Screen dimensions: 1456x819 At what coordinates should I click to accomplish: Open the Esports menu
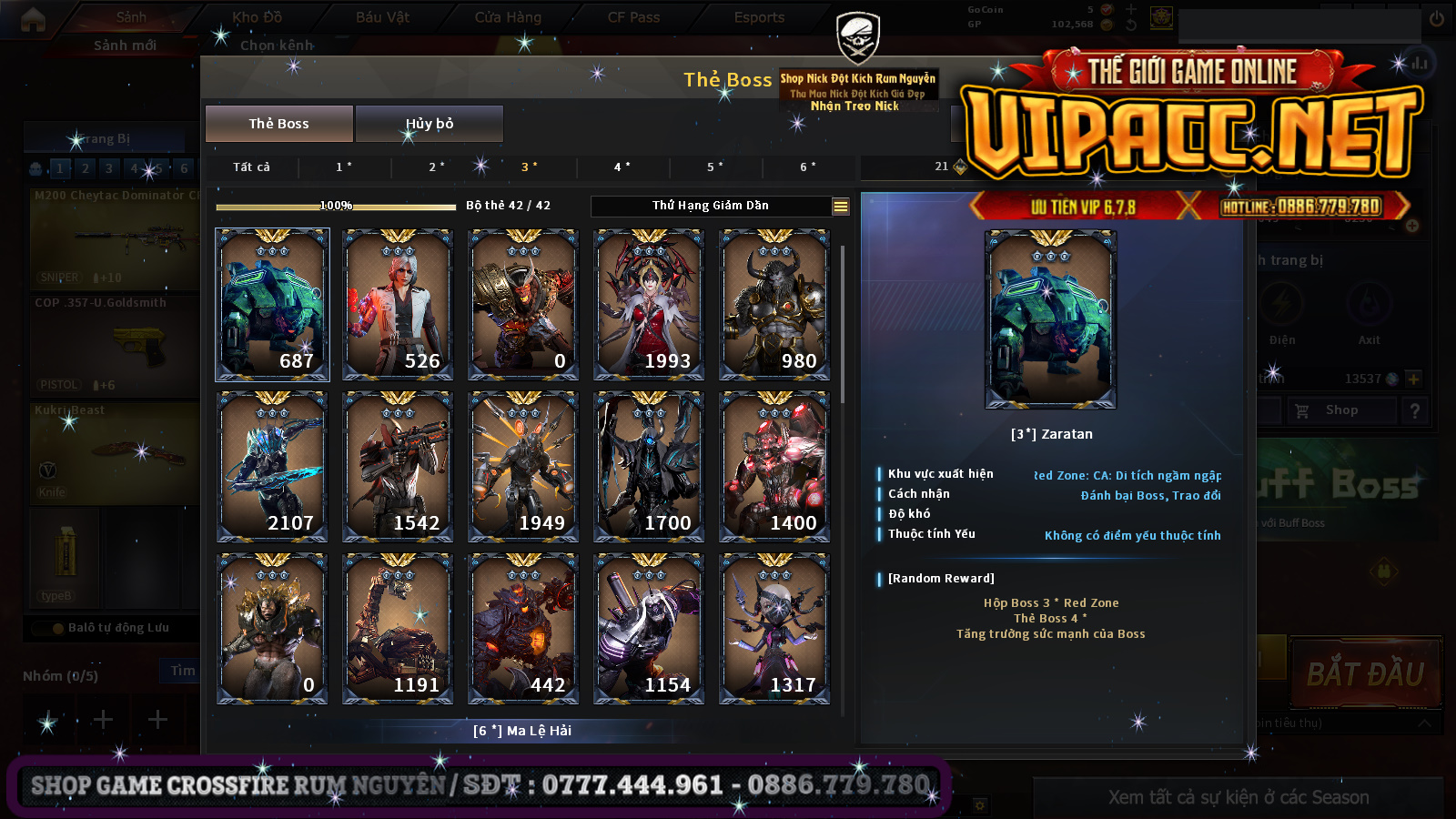[x=759, y=17]
